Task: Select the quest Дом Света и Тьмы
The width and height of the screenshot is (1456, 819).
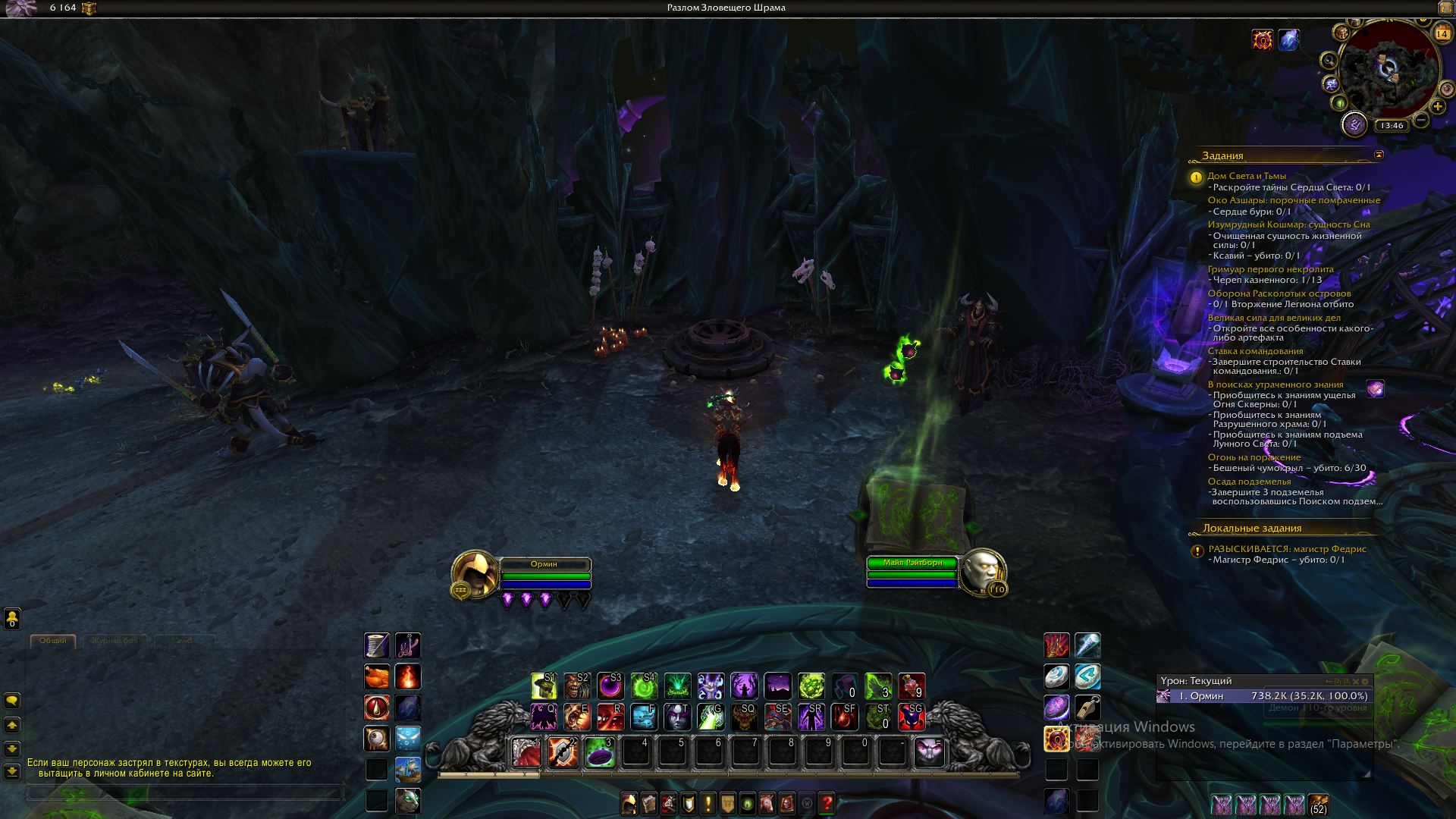Action: pyautogui.click(x=1246, y=176)
